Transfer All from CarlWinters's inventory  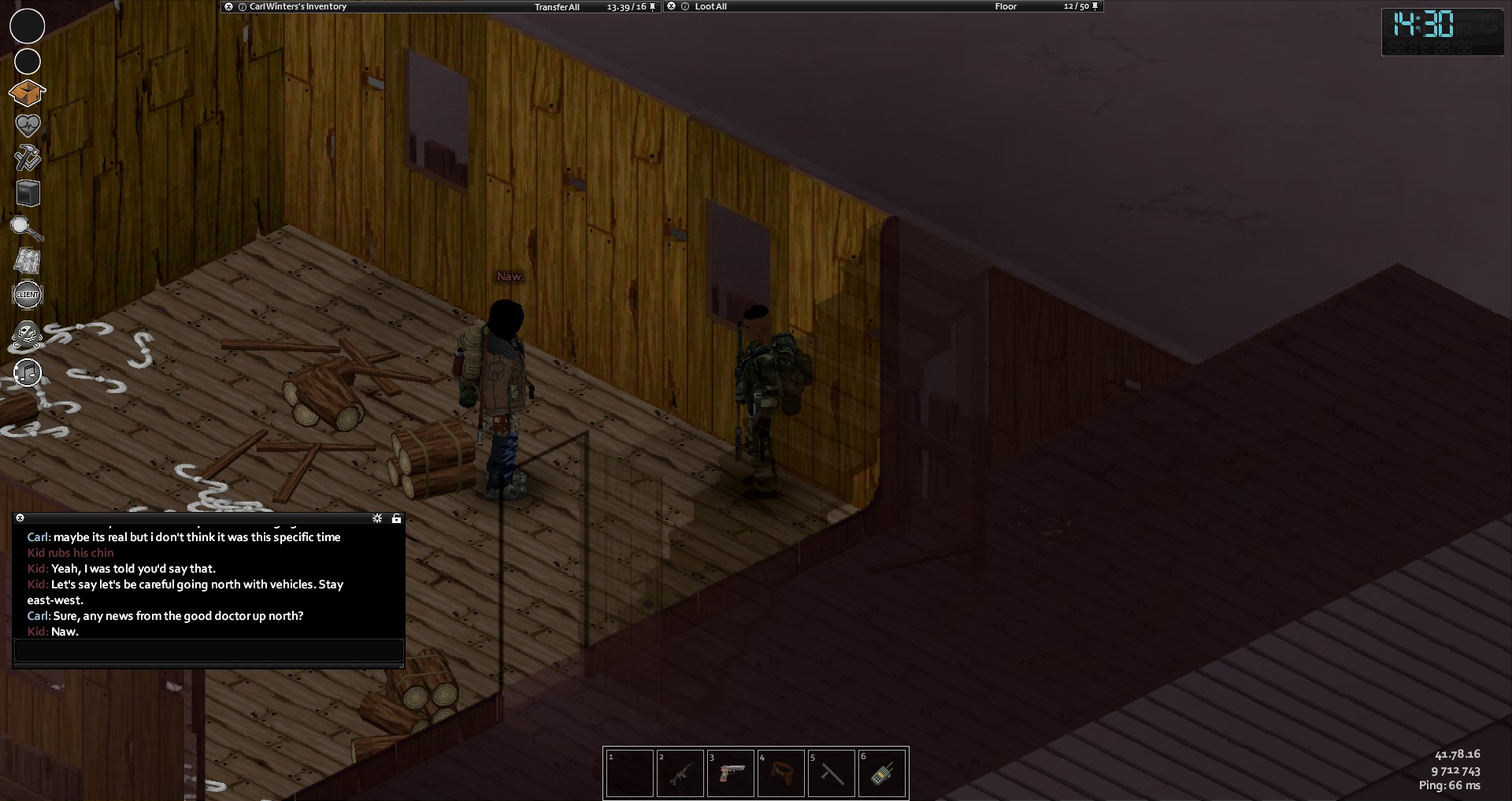557,7
